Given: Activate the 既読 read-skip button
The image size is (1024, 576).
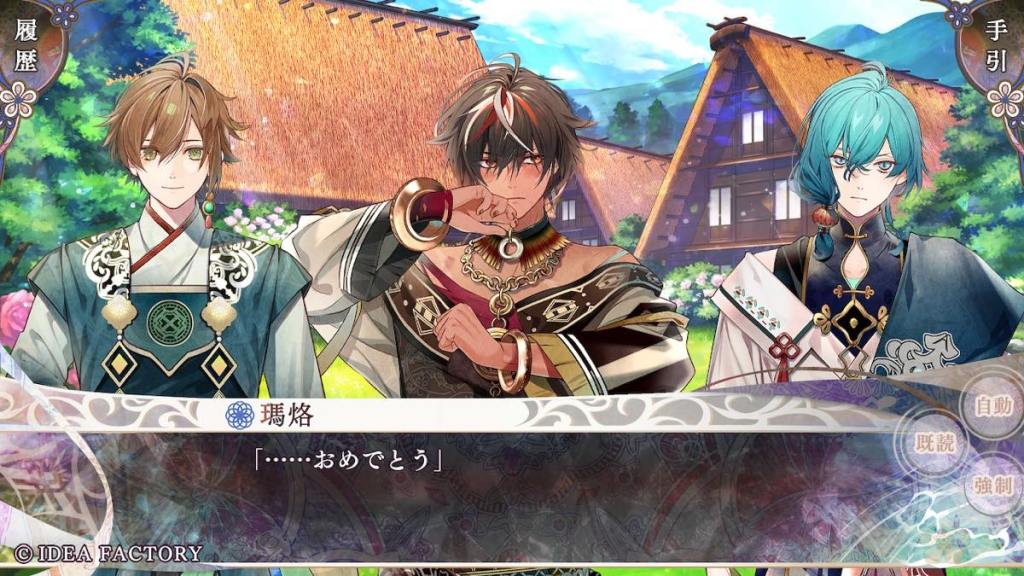Looking at the screenshot, I should click(x=935, y=443).
